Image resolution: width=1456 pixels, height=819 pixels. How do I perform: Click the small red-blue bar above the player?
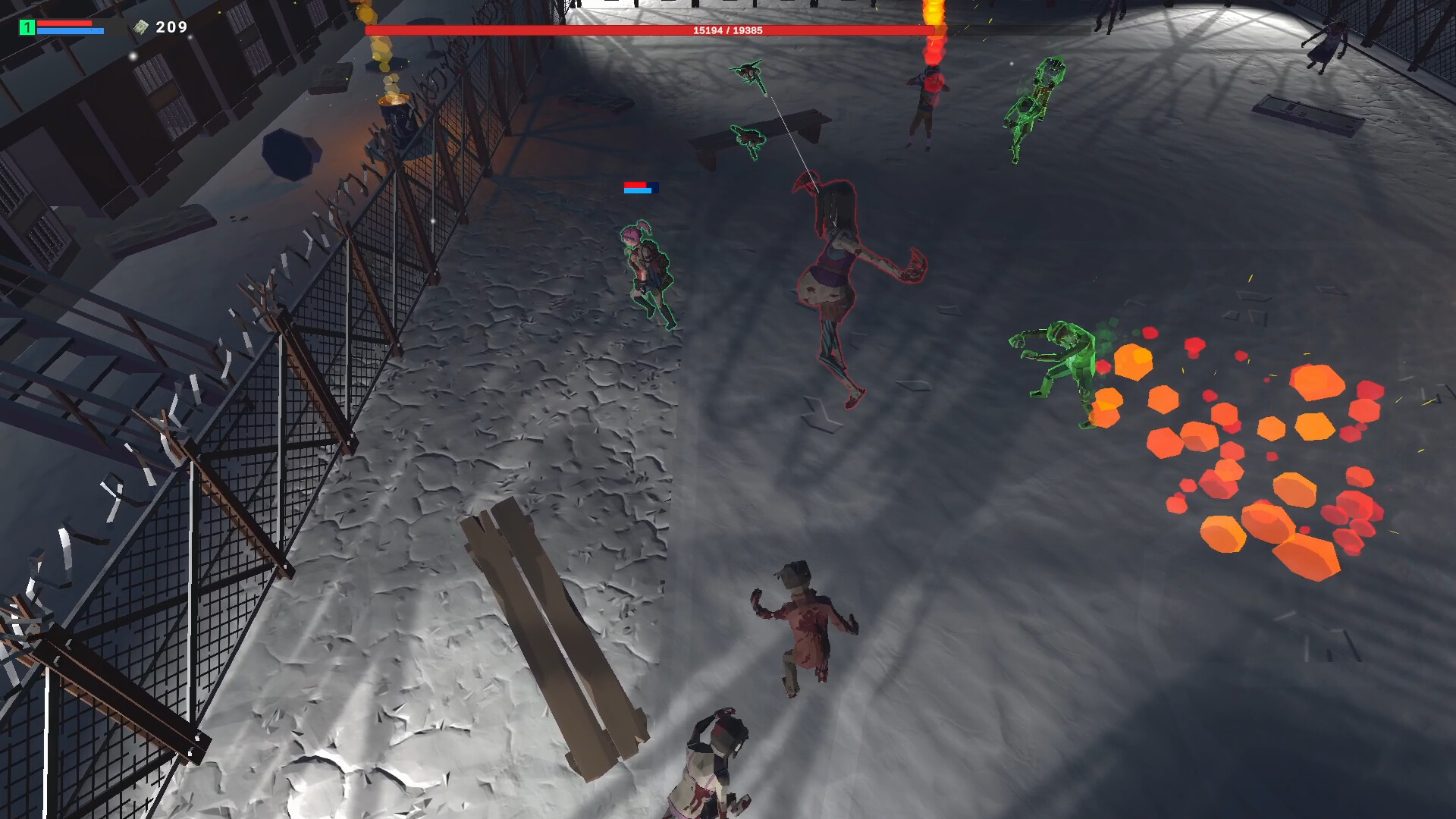pos(641,188)
